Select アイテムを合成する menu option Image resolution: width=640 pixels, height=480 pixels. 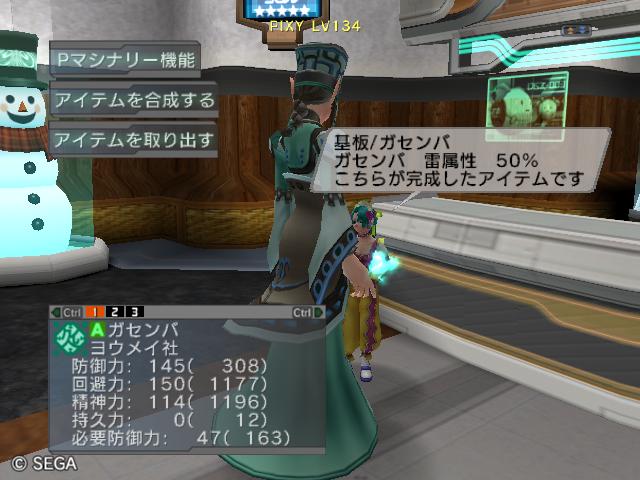click(134, 100)
